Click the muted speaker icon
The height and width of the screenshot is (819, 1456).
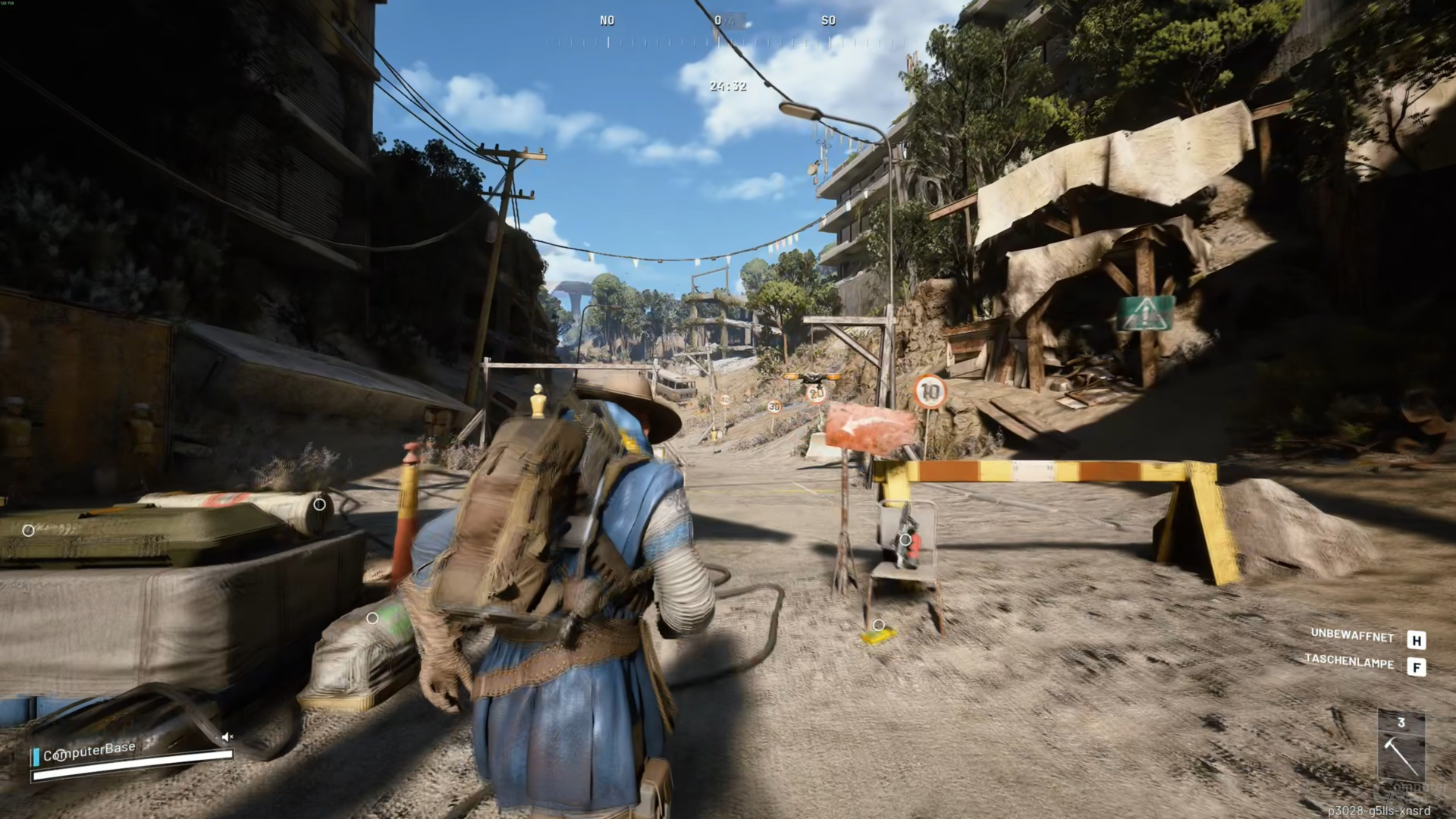(x=227, y=736)
